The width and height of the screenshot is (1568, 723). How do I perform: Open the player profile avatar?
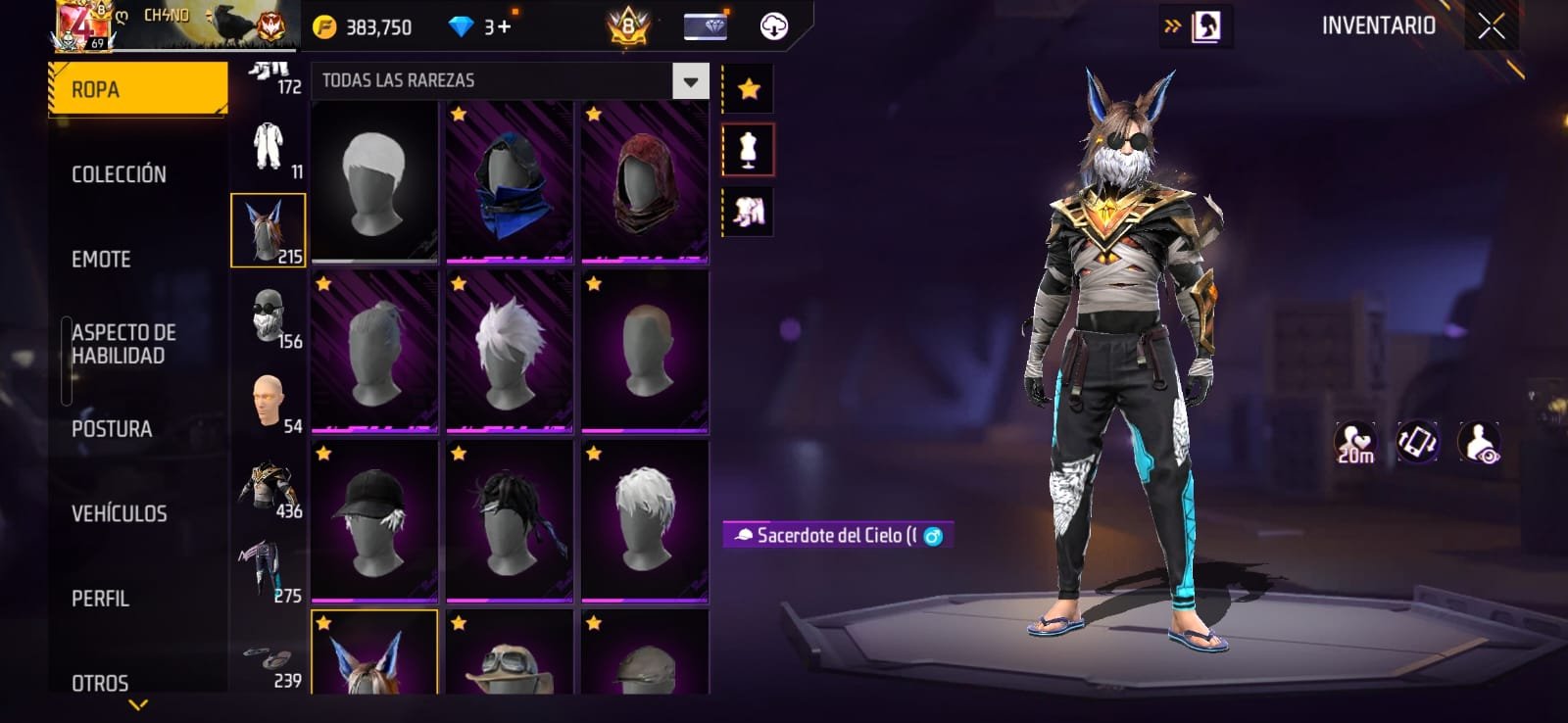click(82, 25)
